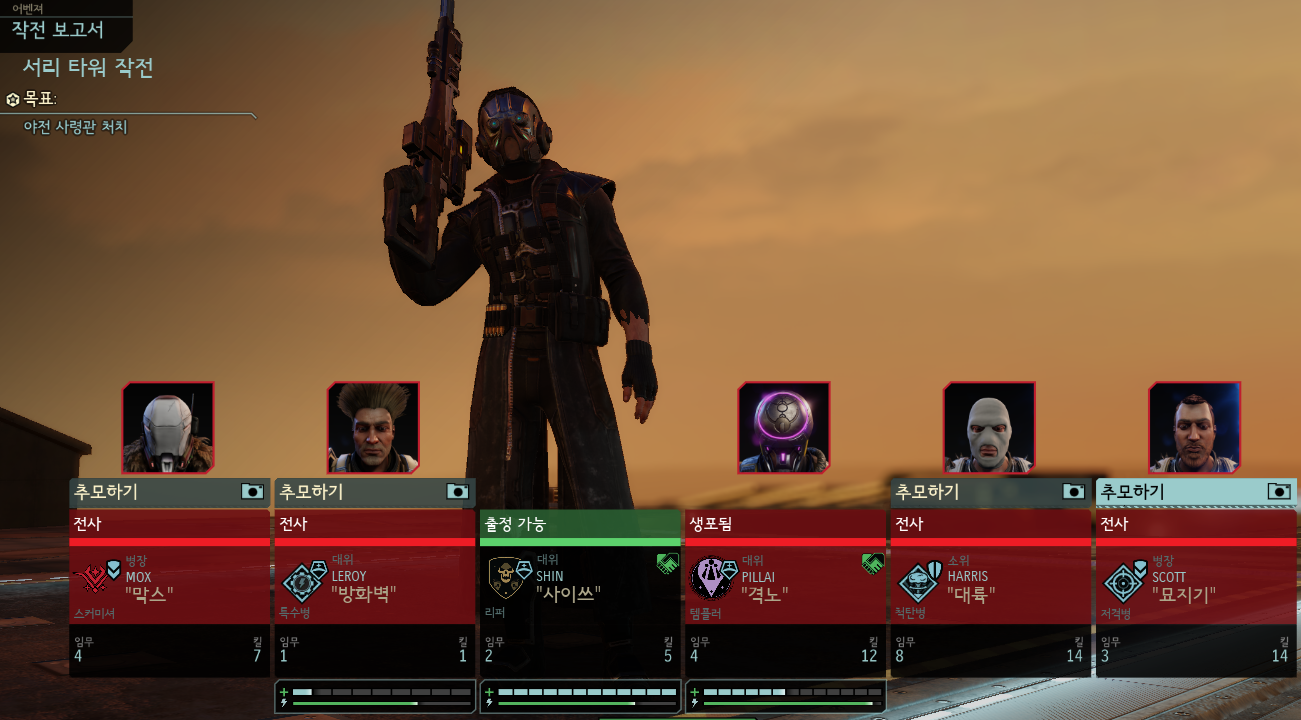Click the masked face portrait of HARRIS

(989, 427)
